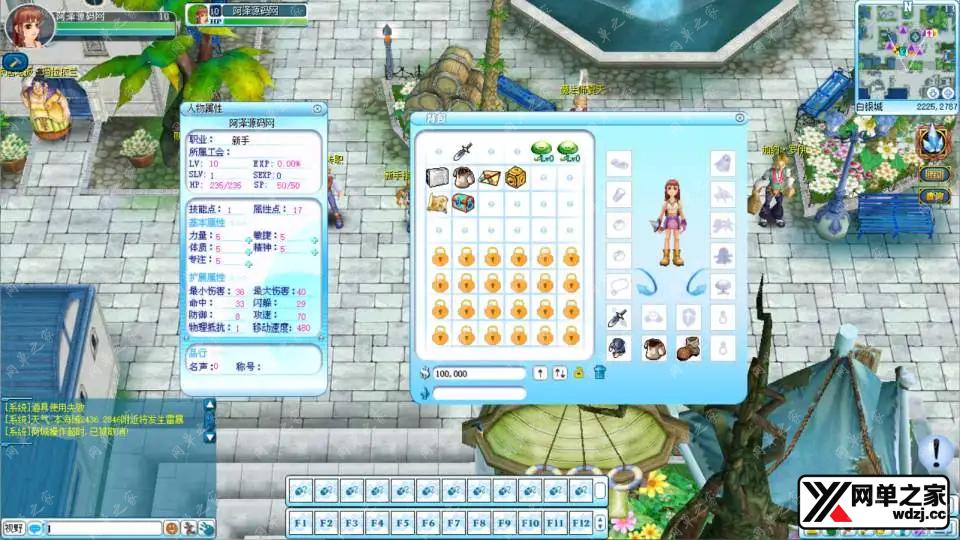This screenshot has width=960, height=540.
Task: Select the dagger item in the backpack
Action: [462, 151]
